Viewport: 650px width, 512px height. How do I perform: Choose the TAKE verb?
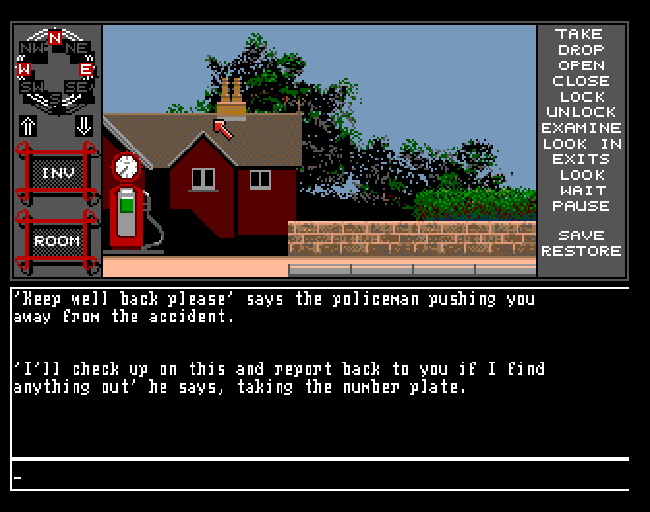point(580,34)
